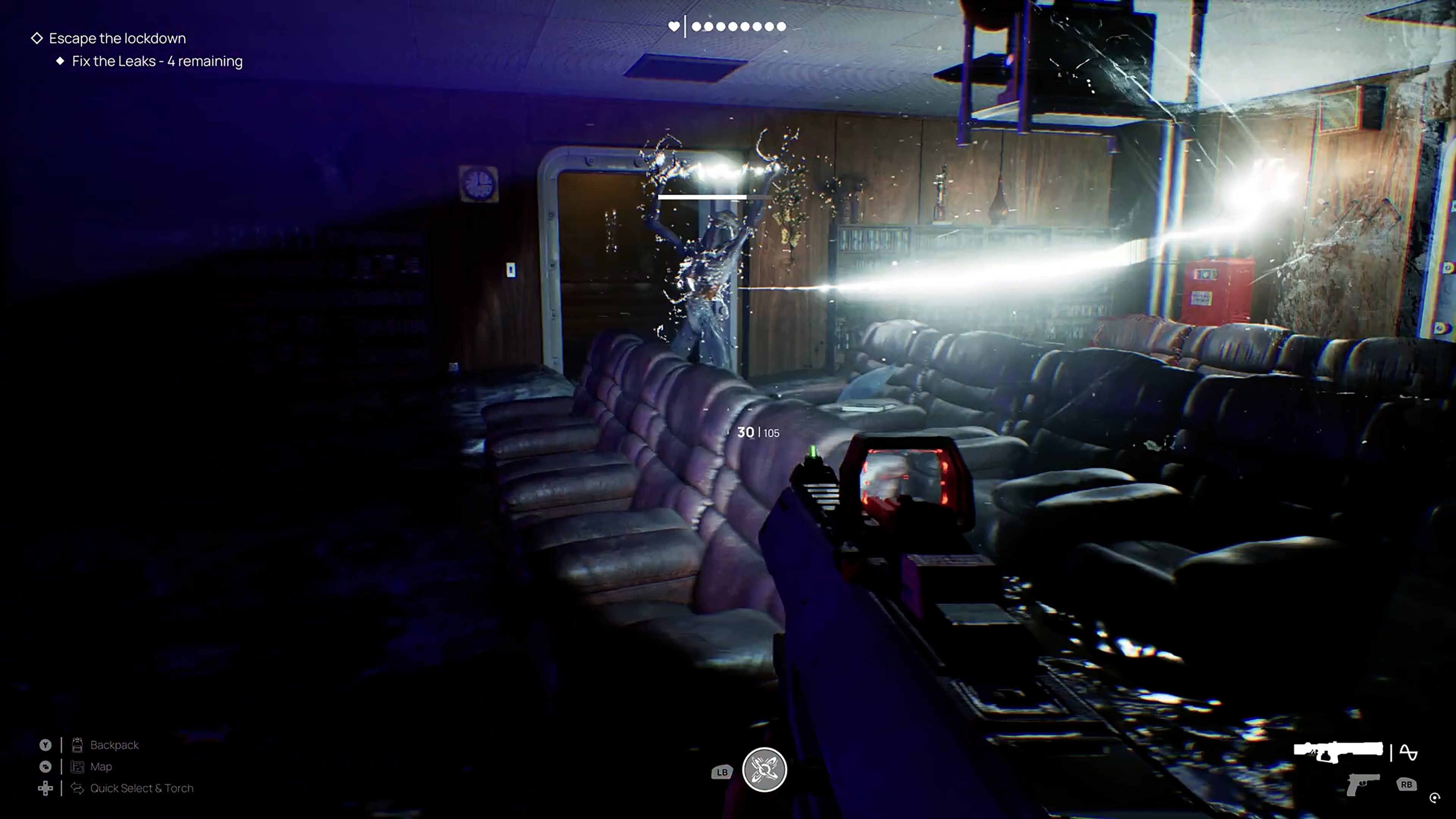Select Quick Select & Torch
This screenshot has height=819, width=1456.
pyautogui.click(x=141, y=788)
